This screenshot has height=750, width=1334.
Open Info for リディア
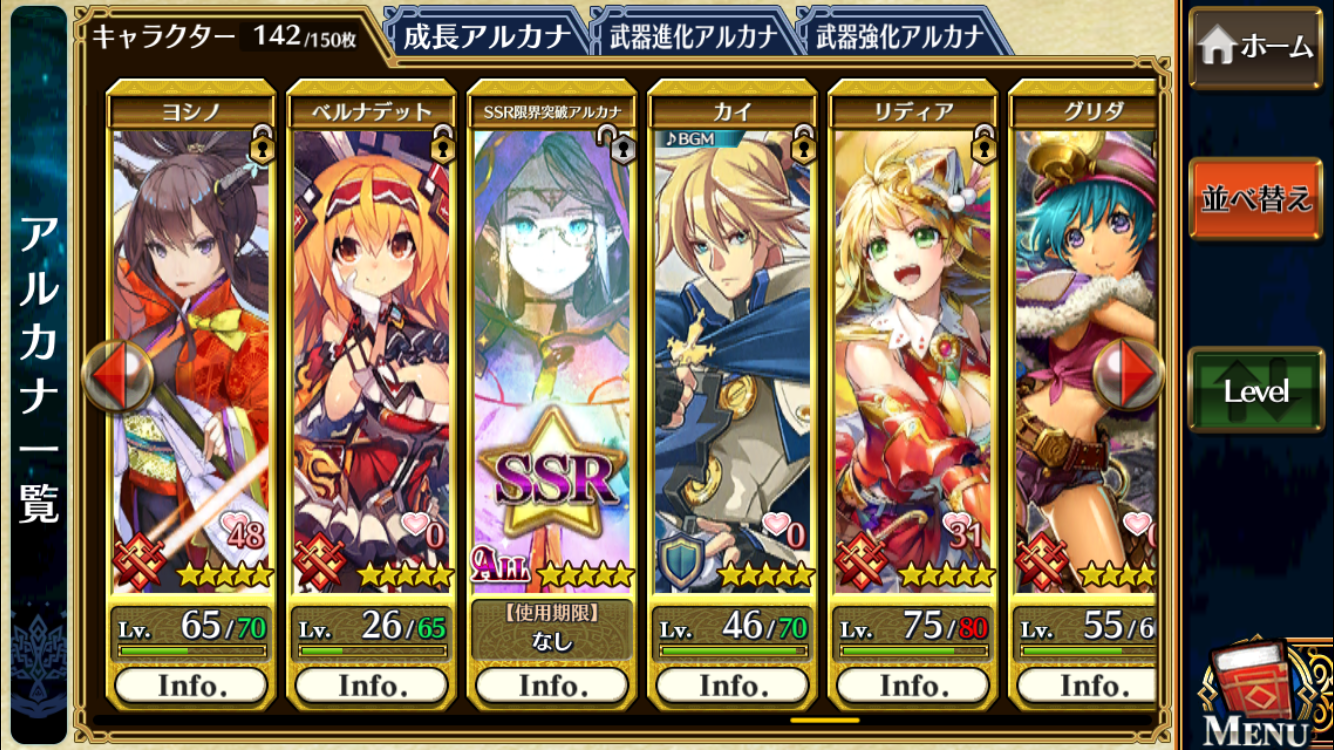pos(914,685)
